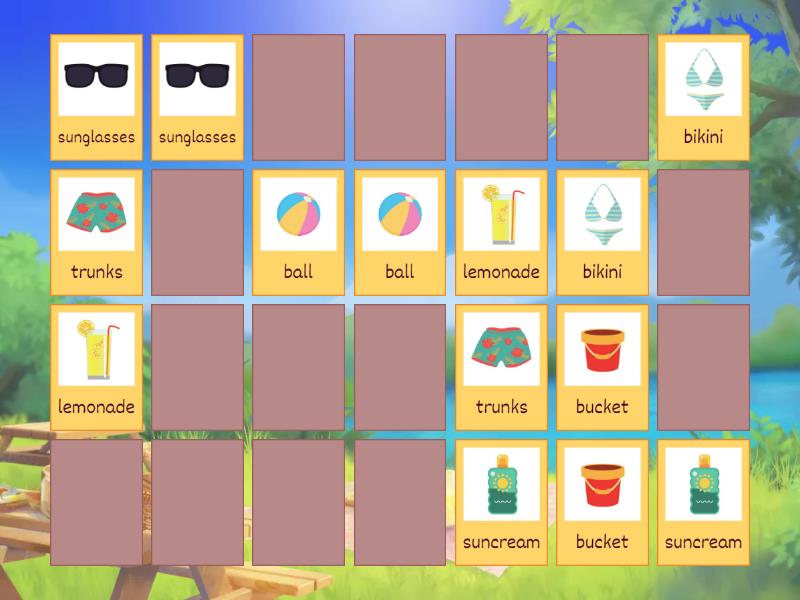Select the lemonade card directly below a trunks card
The width and height of the screenshot is (800, 600).
96,367
